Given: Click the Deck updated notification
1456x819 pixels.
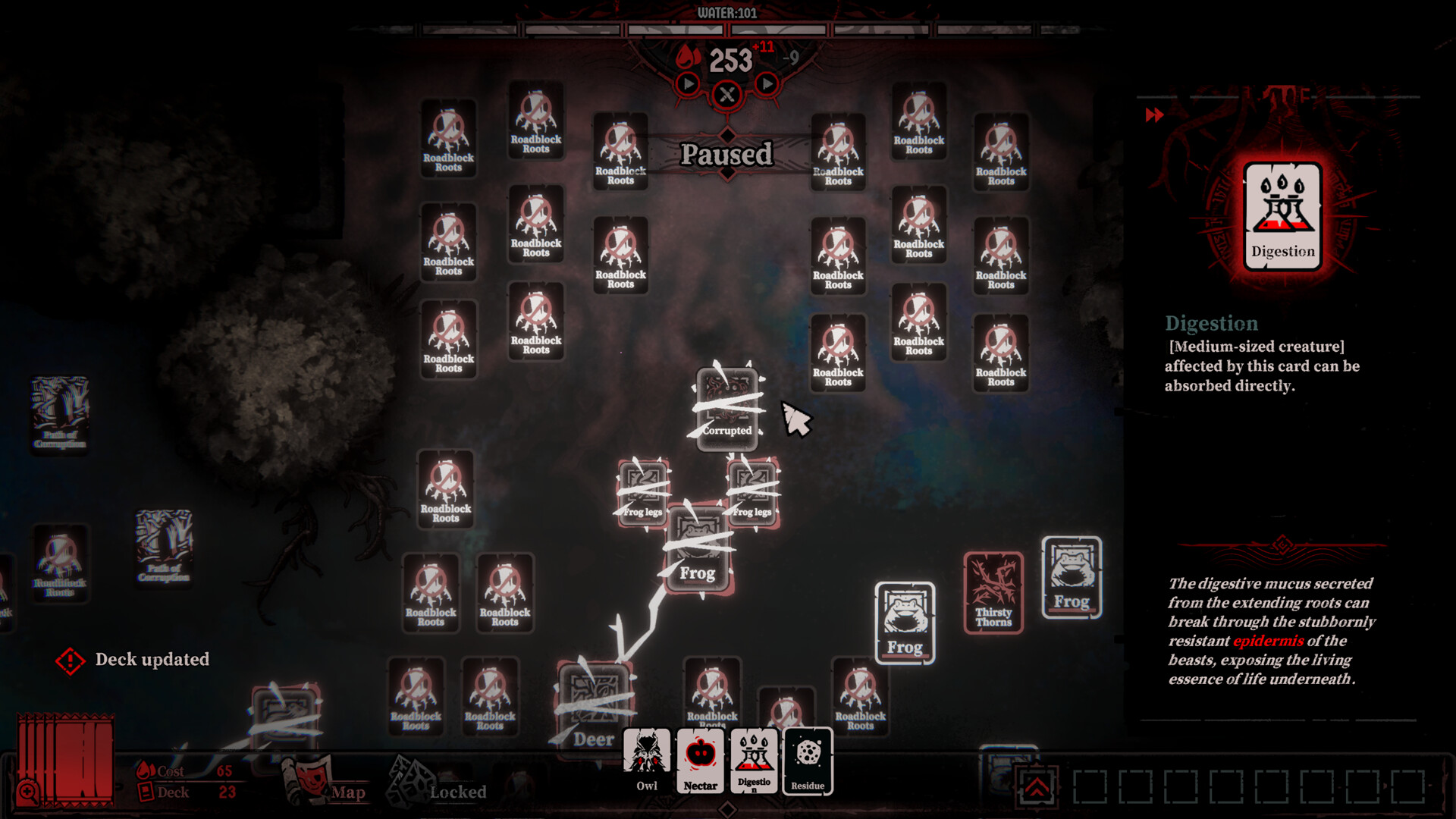Looking at the screenshot, I should (152, 660).
